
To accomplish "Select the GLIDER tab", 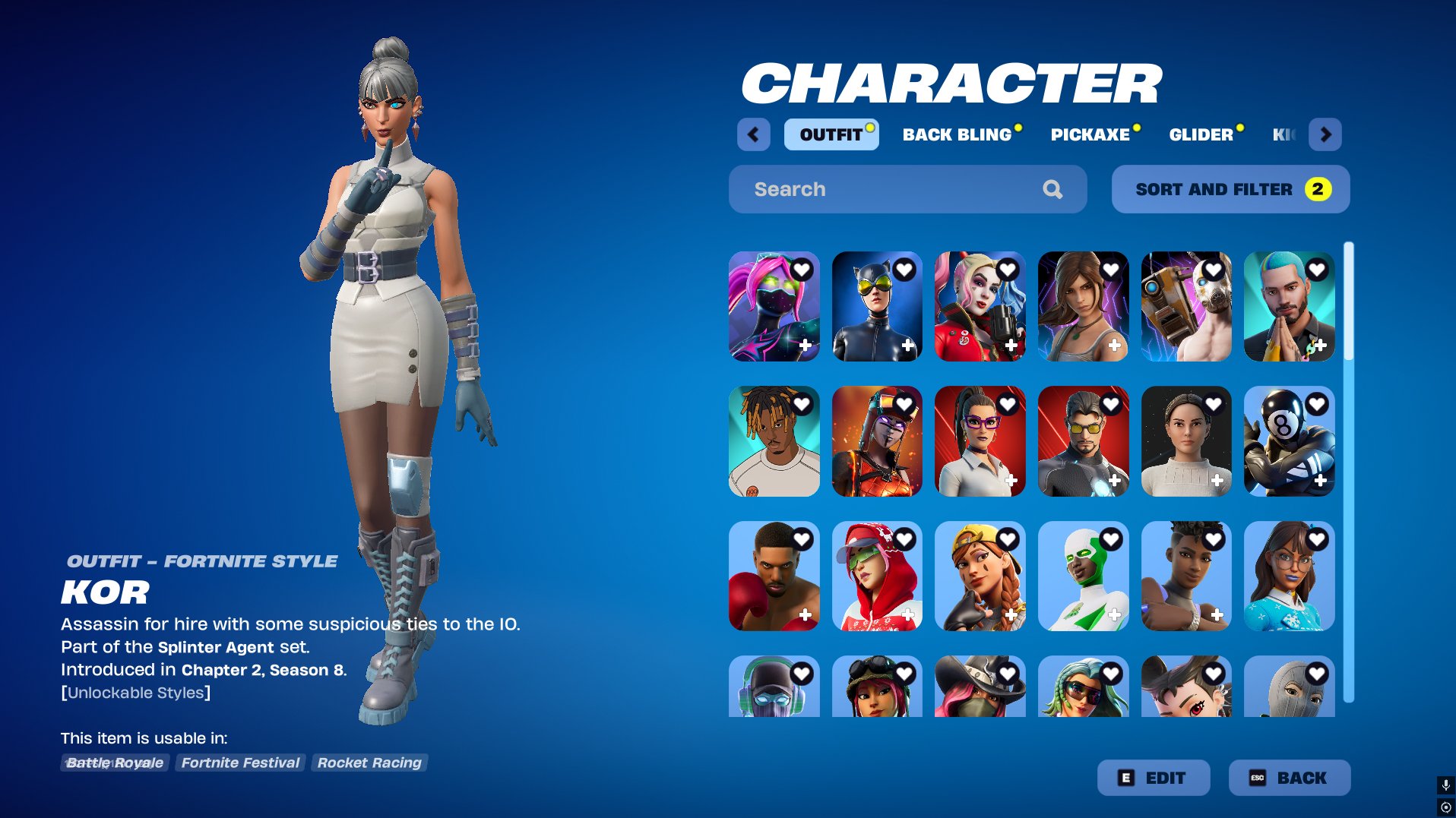I will click(x=1201, y=134).
